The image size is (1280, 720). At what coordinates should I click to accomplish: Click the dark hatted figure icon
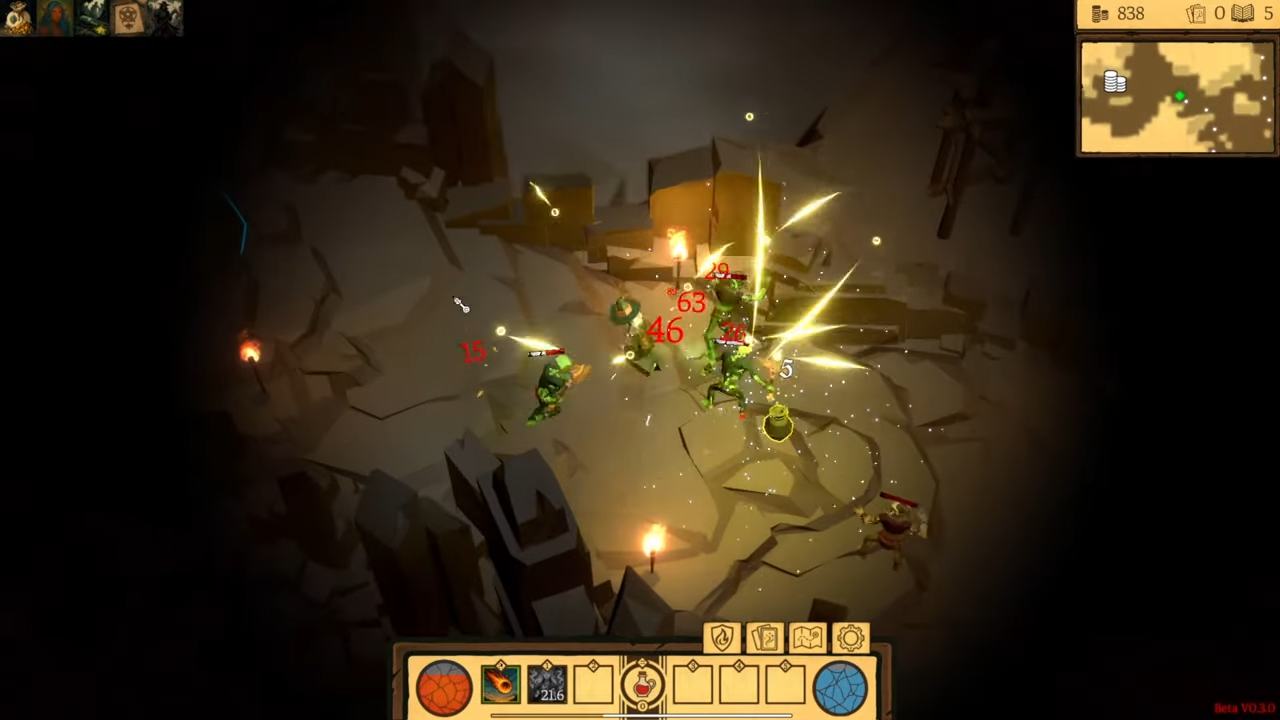tap(164, 18)
